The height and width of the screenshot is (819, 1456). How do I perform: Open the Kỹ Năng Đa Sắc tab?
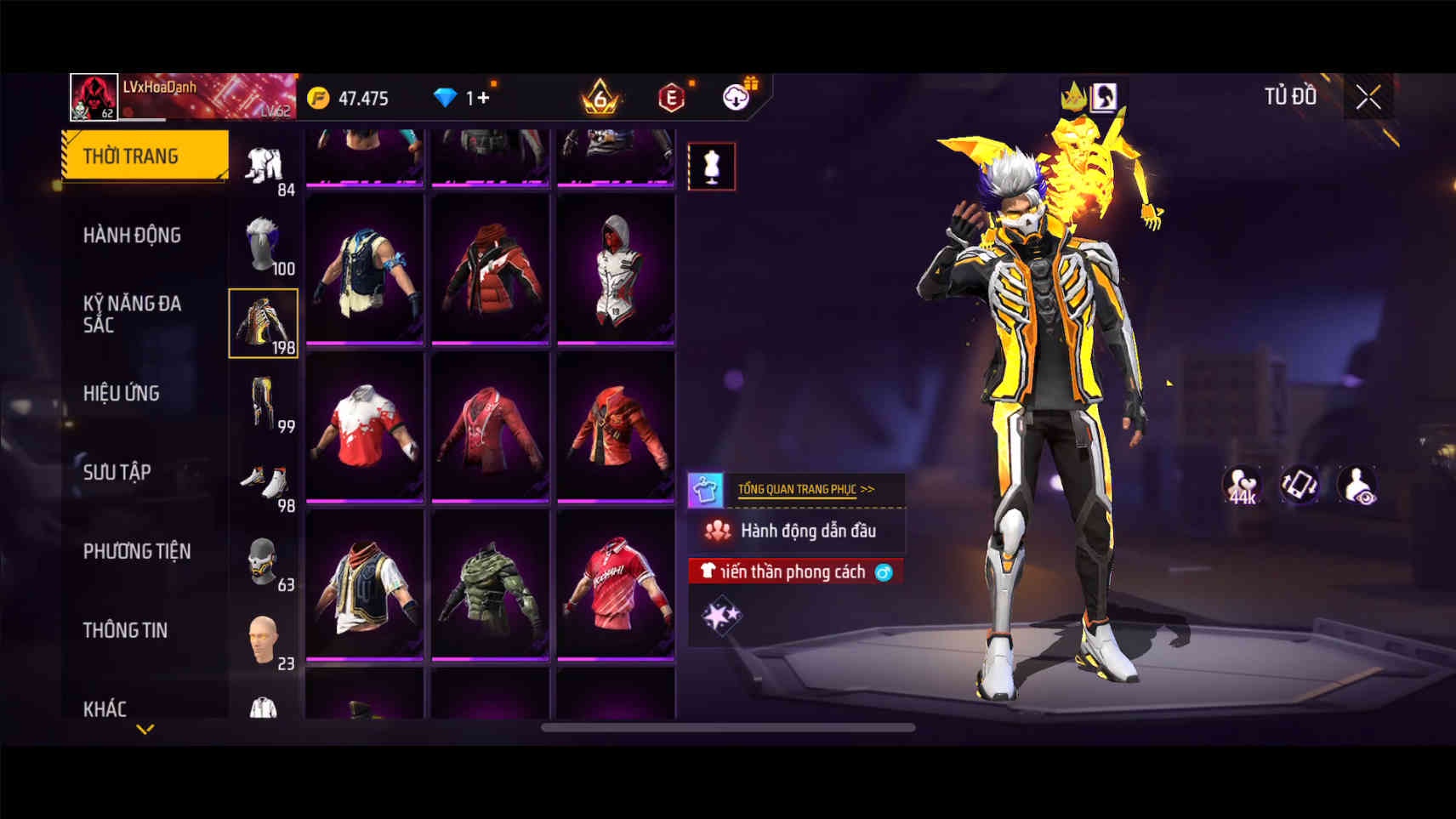133,314
